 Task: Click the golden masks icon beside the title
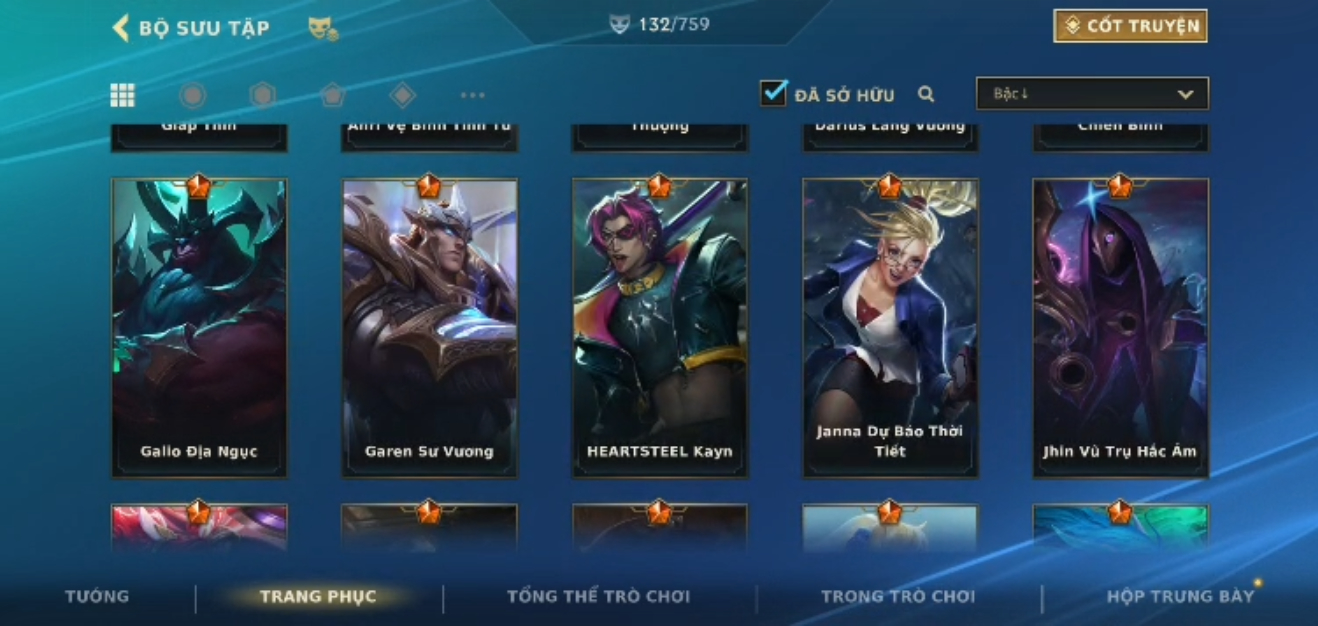point(323,29)
